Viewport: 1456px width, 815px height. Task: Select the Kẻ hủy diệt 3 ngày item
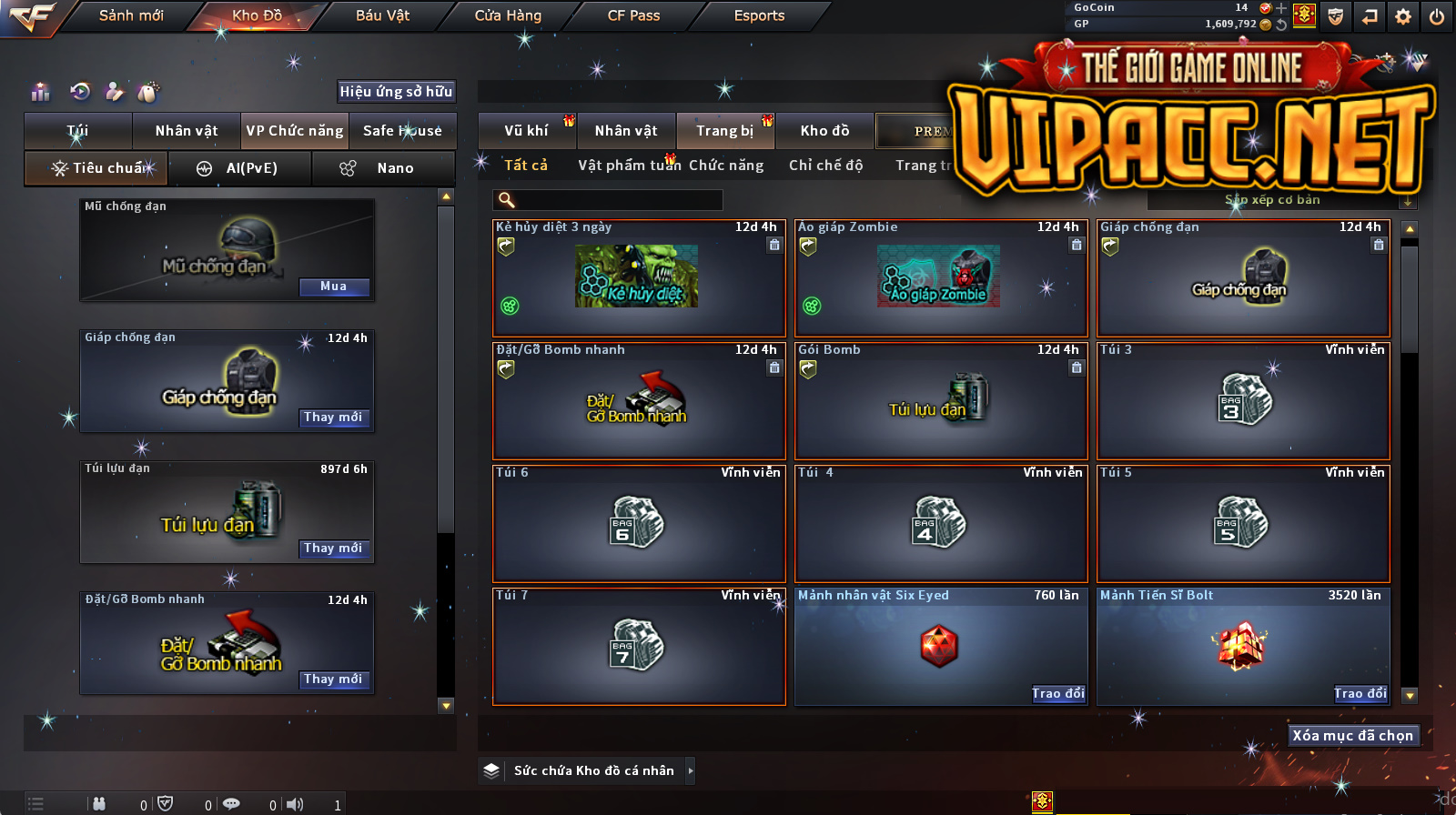(638, 278)
